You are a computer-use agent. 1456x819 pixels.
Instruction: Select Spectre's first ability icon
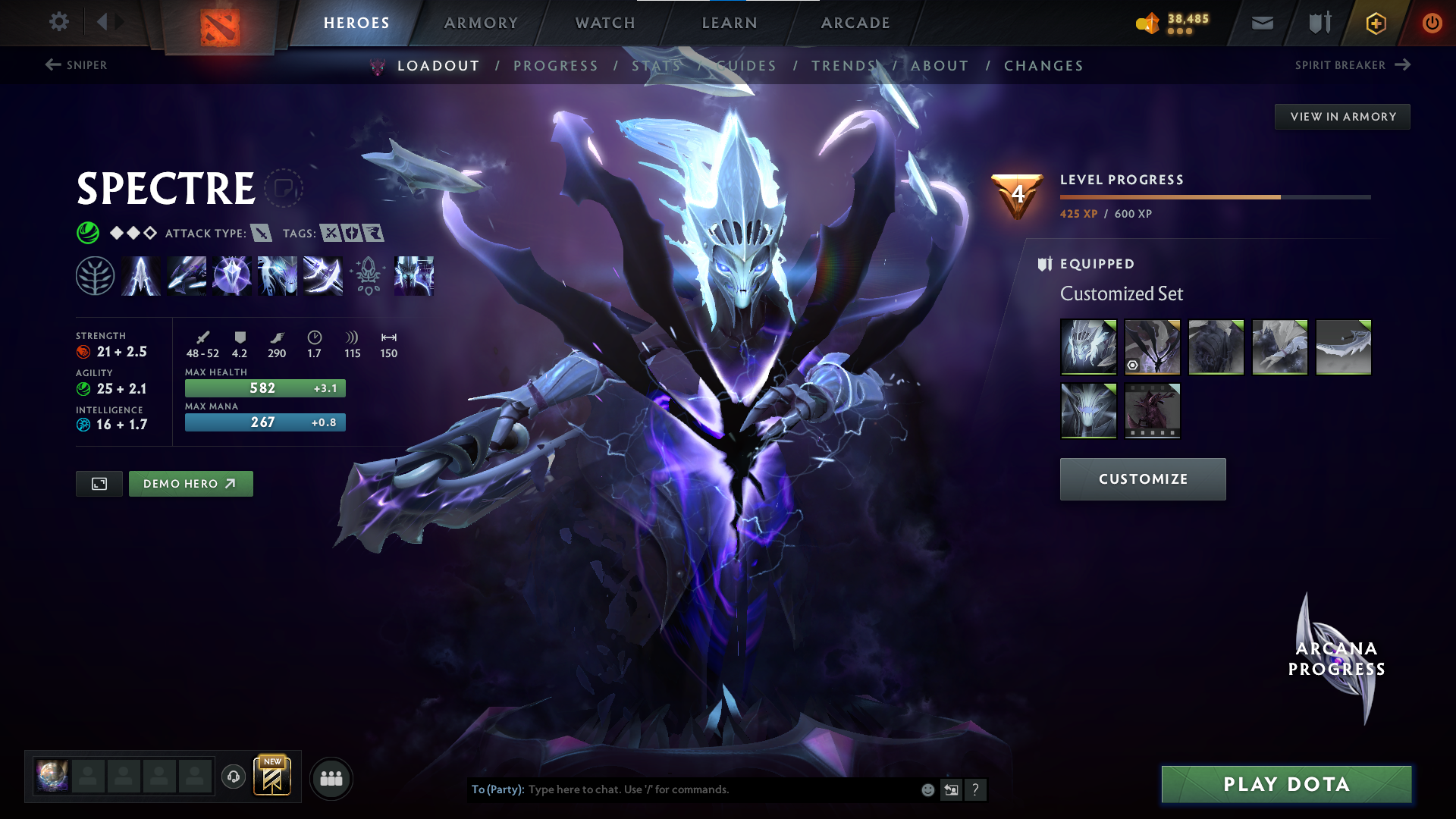140,275
